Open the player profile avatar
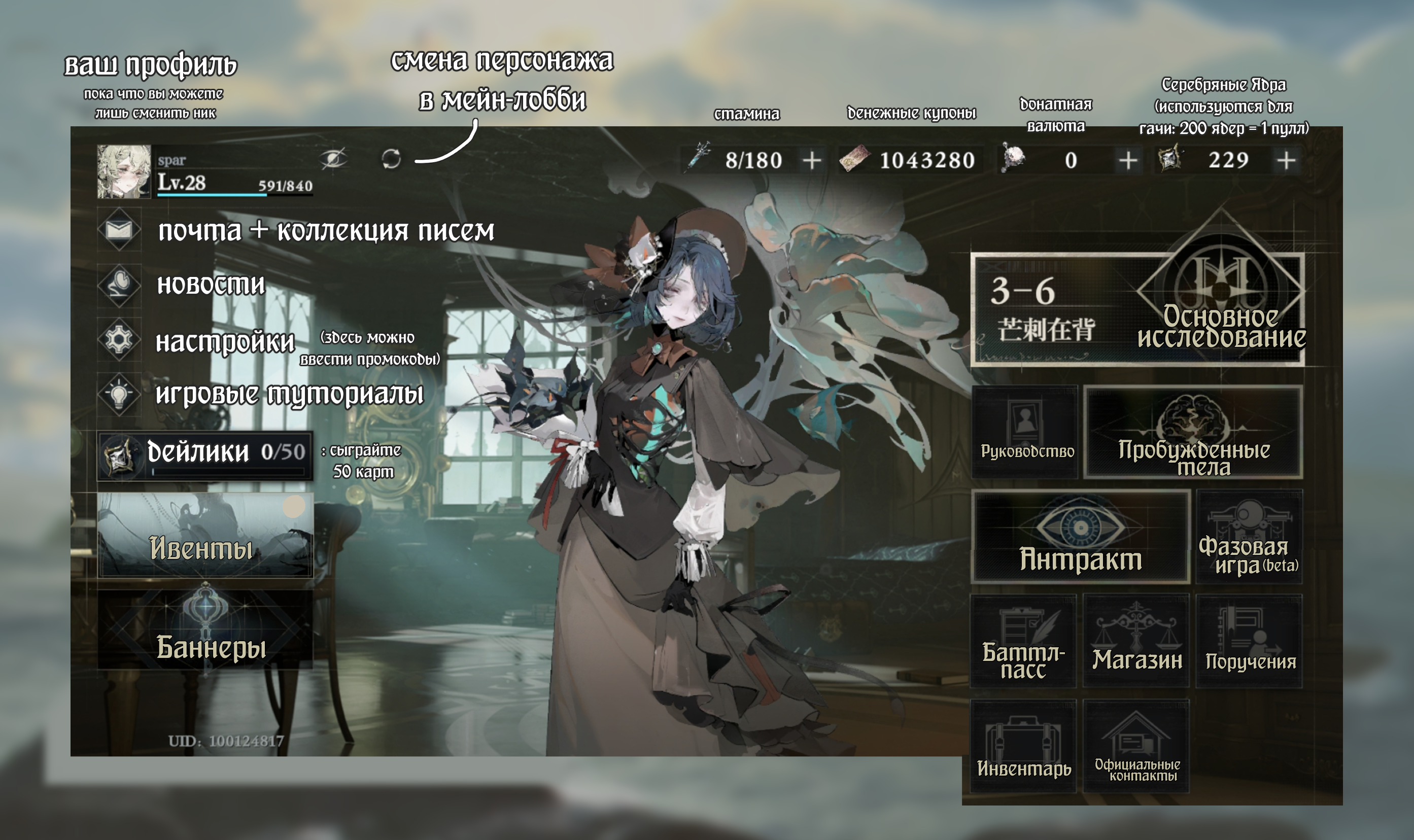 pos(123,171)
